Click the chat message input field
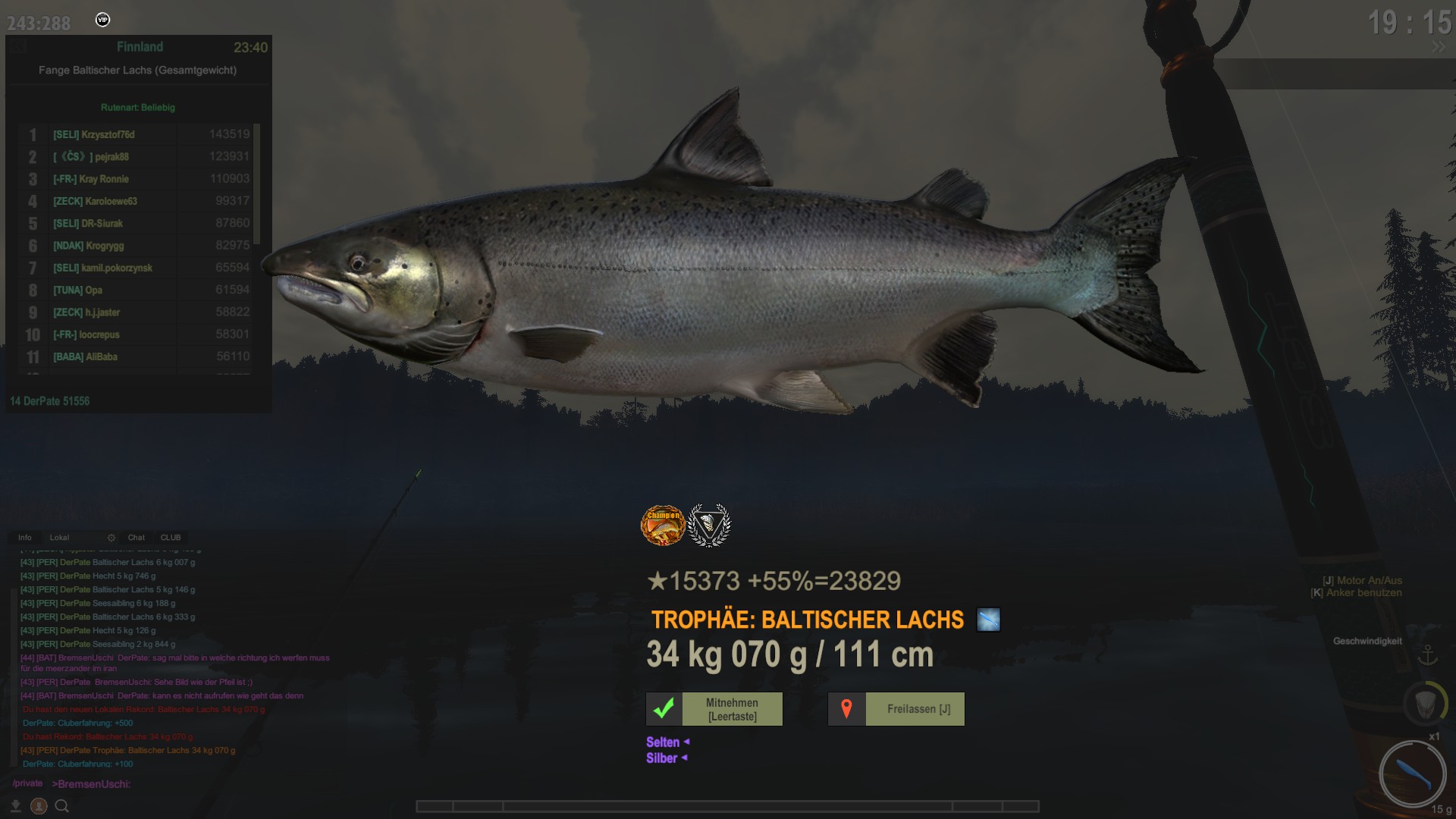1456x819 pixels. 227,784
